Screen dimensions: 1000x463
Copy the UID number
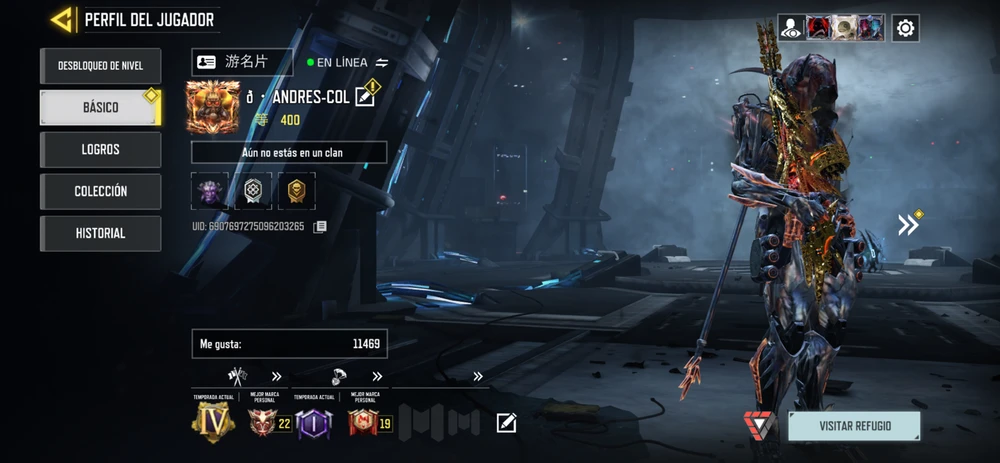point(320,227)
